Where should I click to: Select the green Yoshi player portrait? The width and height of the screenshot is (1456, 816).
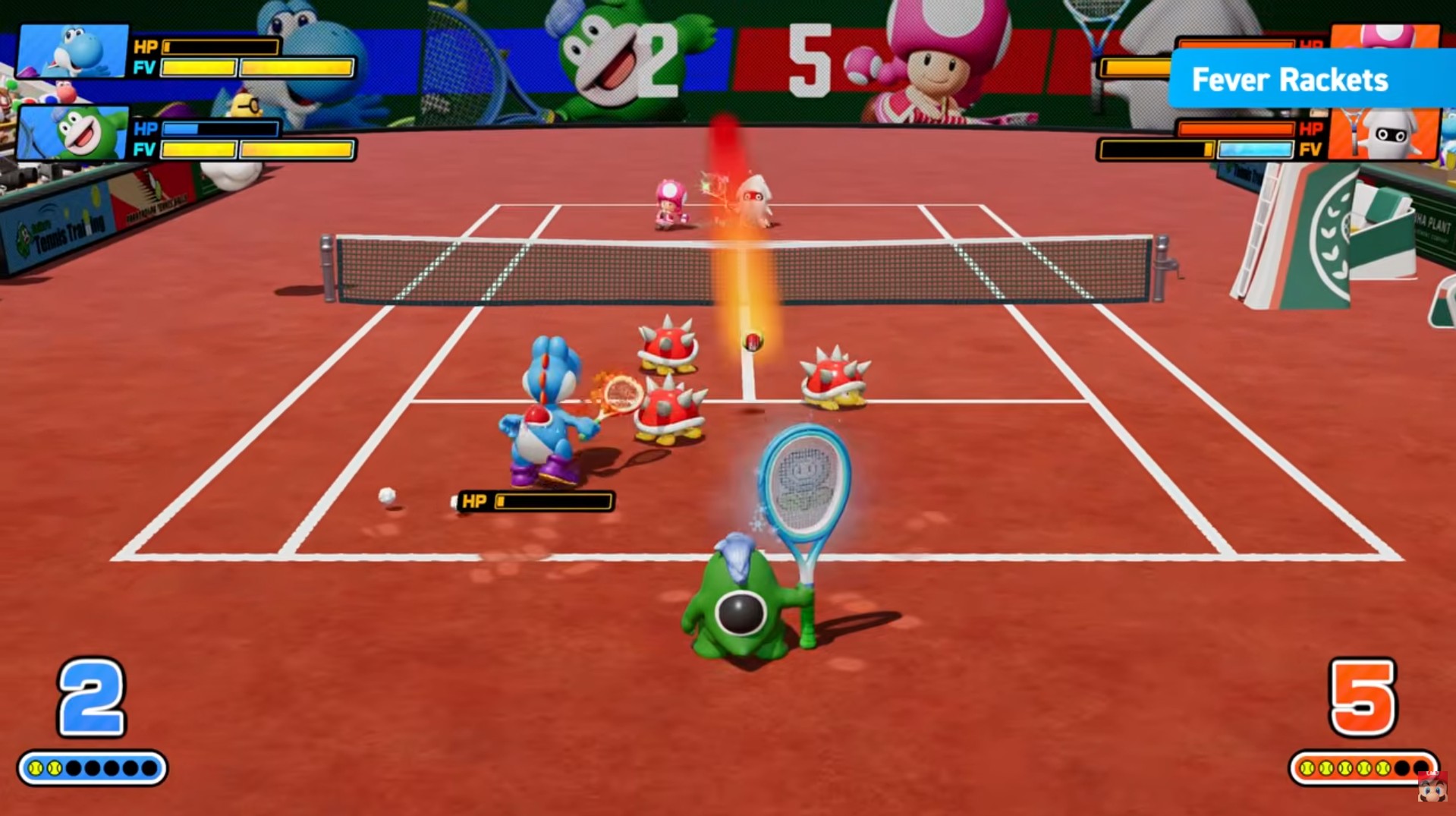[x=72, y=134]
